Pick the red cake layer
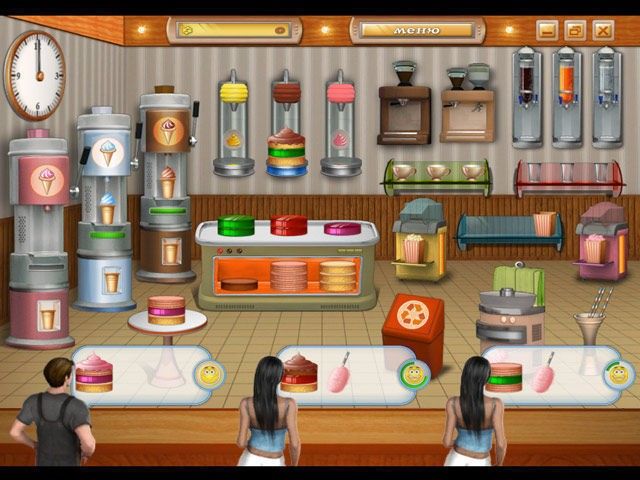 point(289,225)
